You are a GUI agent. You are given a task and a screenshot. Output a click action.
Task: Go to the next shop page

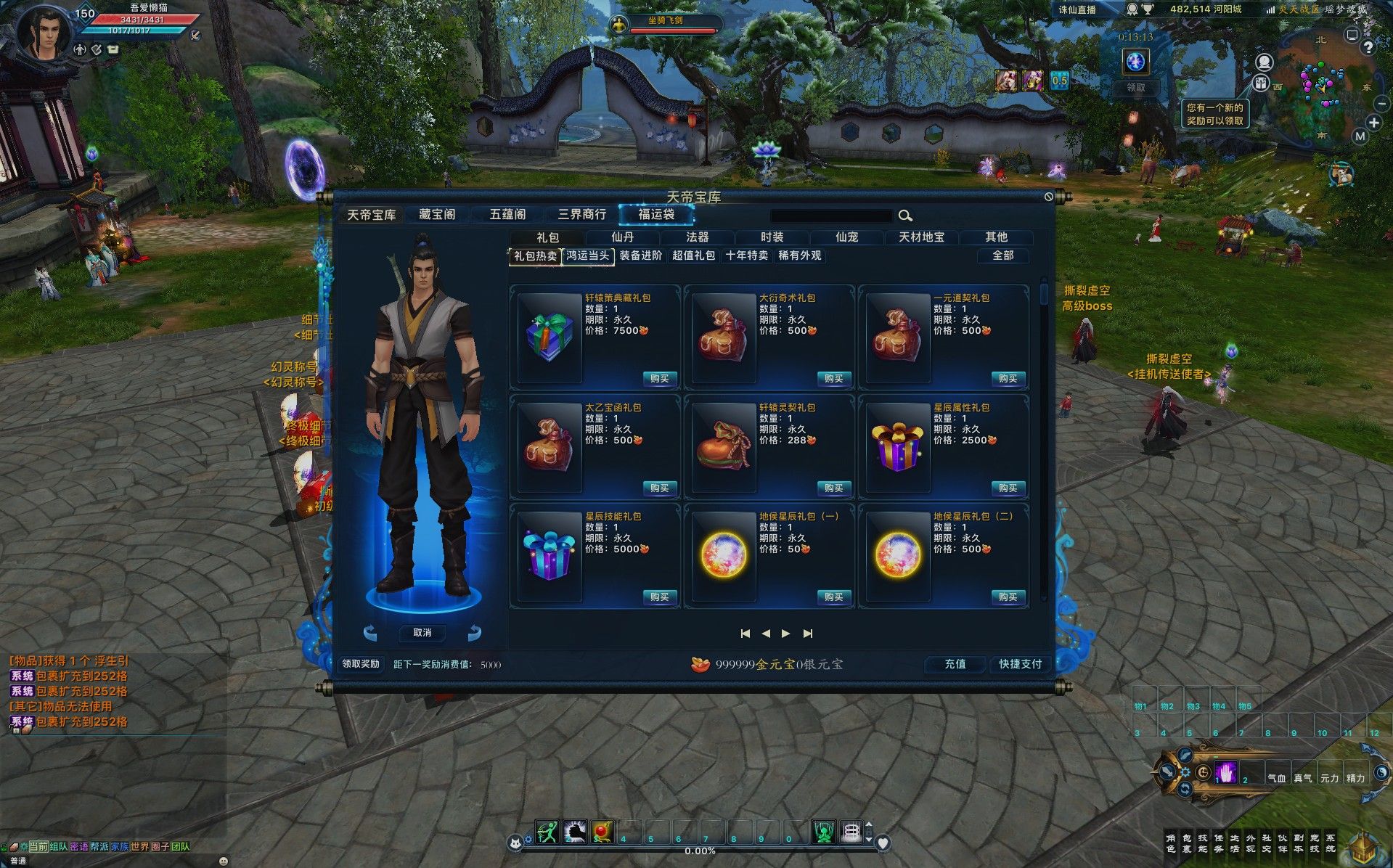[785, 634]
